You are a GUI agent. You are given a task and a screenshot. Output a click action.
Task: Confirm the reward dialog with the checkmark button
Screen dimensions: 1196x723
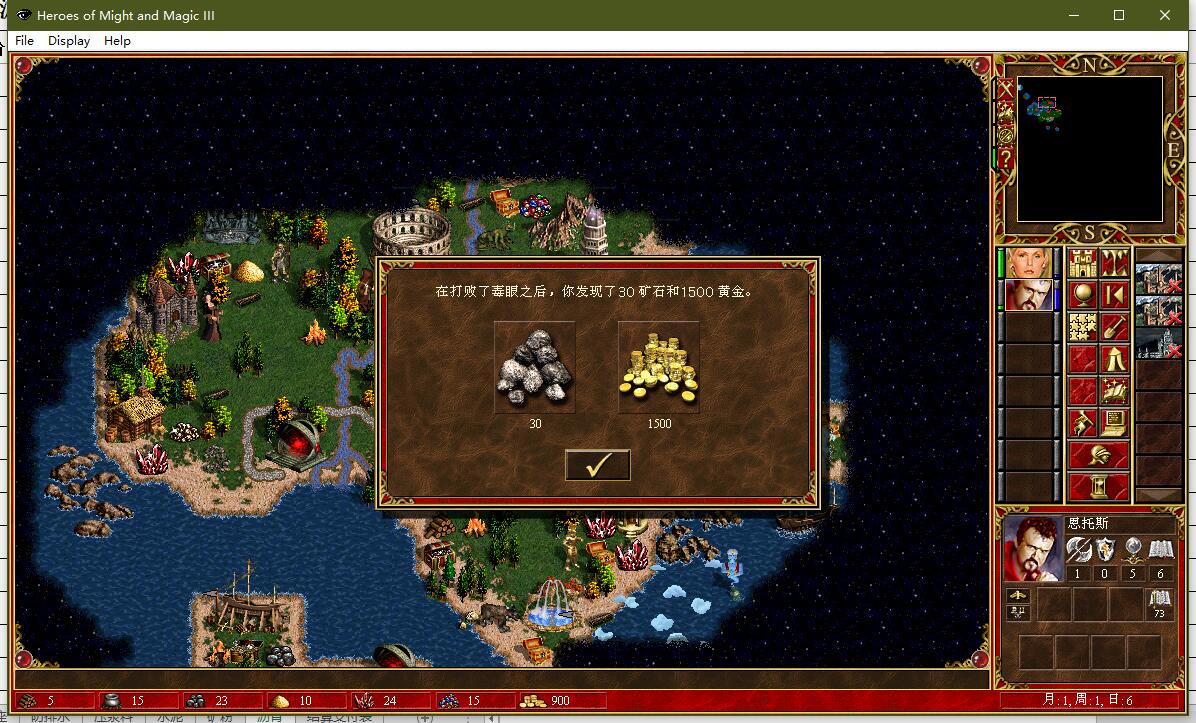[x=597, y=465]
